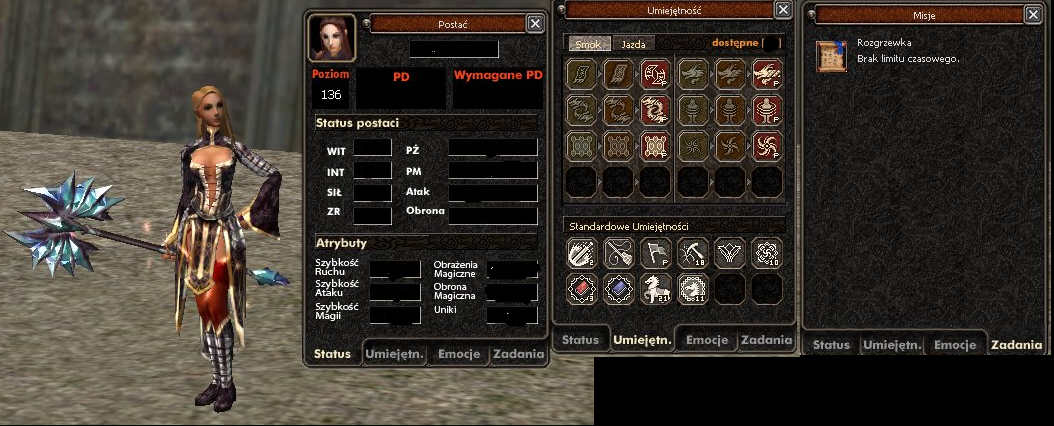Viewport: 1054px width, 426px height.
Task: Close the Umiejętność skills window
Action: pyautogui.click(x=783, y=9)
